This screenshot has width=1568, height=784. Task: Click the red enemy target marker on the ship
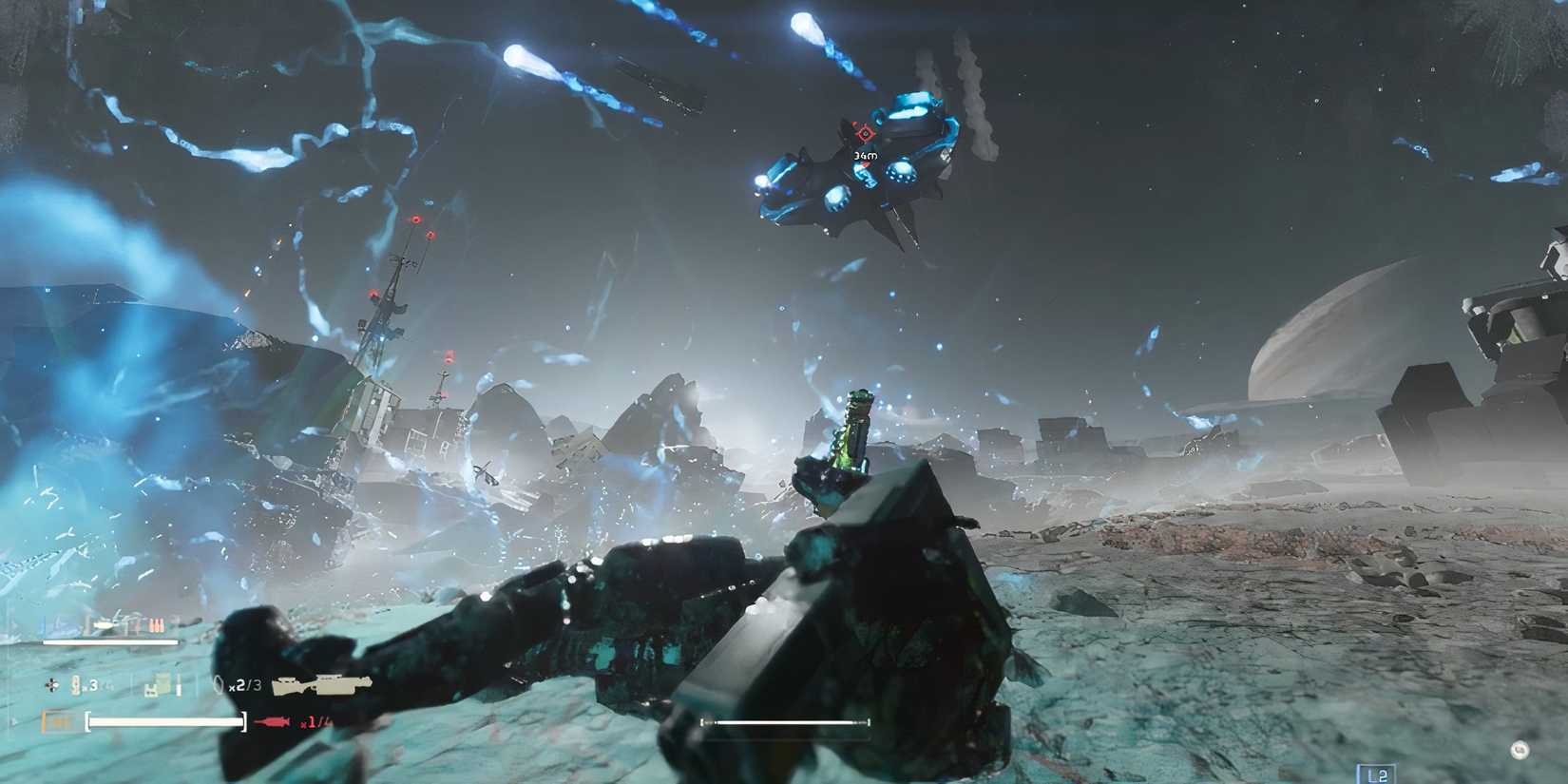[x=864, y=133]
